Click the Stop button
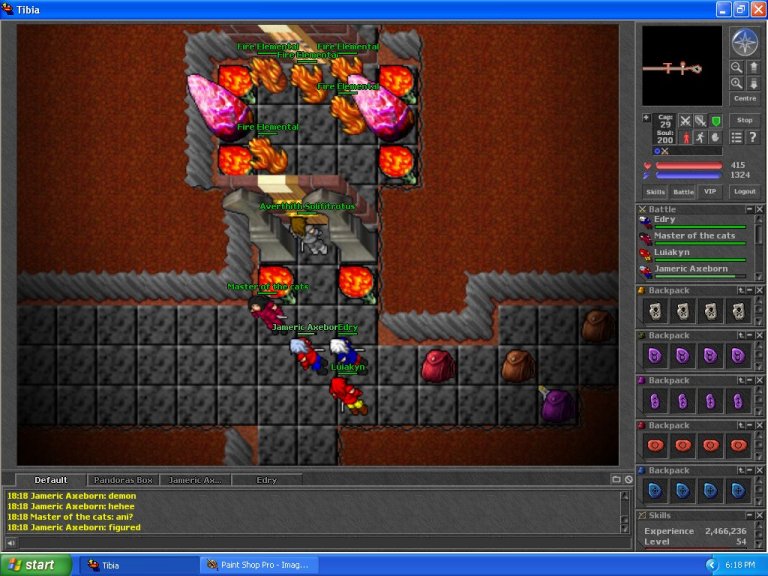Viewport: 768px width, 576px height. click(x=744, y=121)
